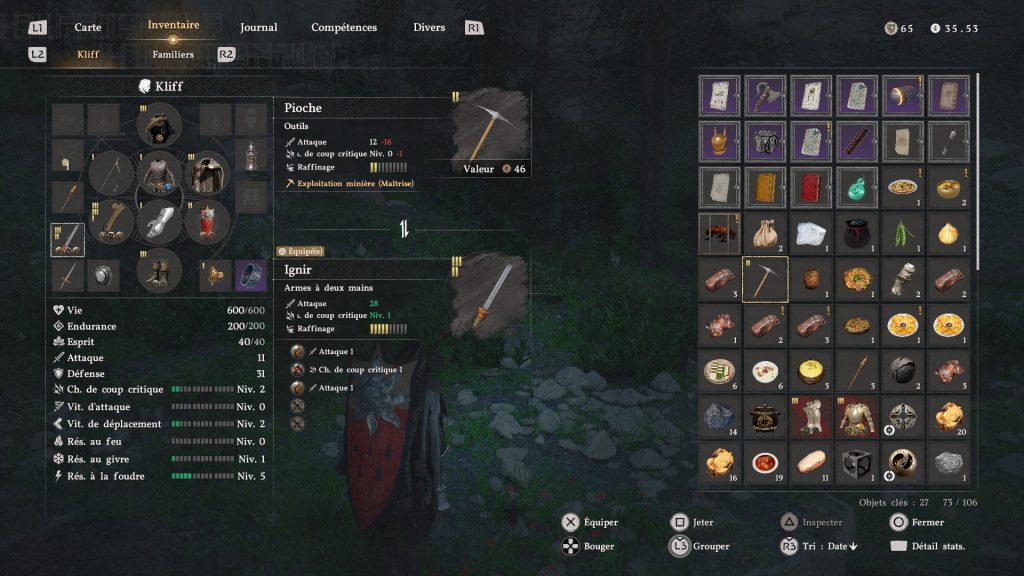The width and height of the screenshot is (1024, 576).
Task: Switch to the Familiers sub-tab
Action: click(x=173, y=54)
